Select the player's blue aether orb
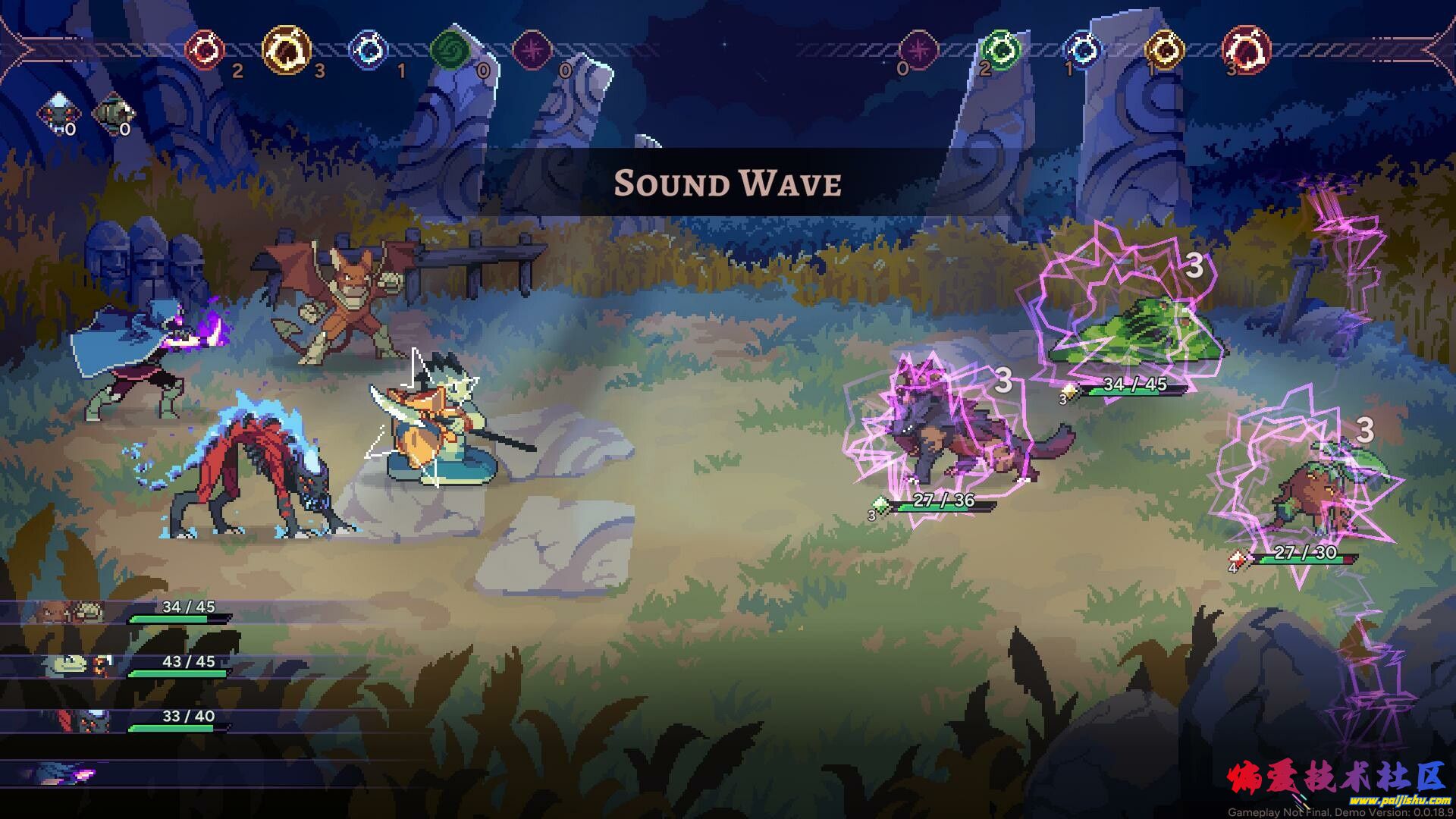 click(x=369, y=51)
